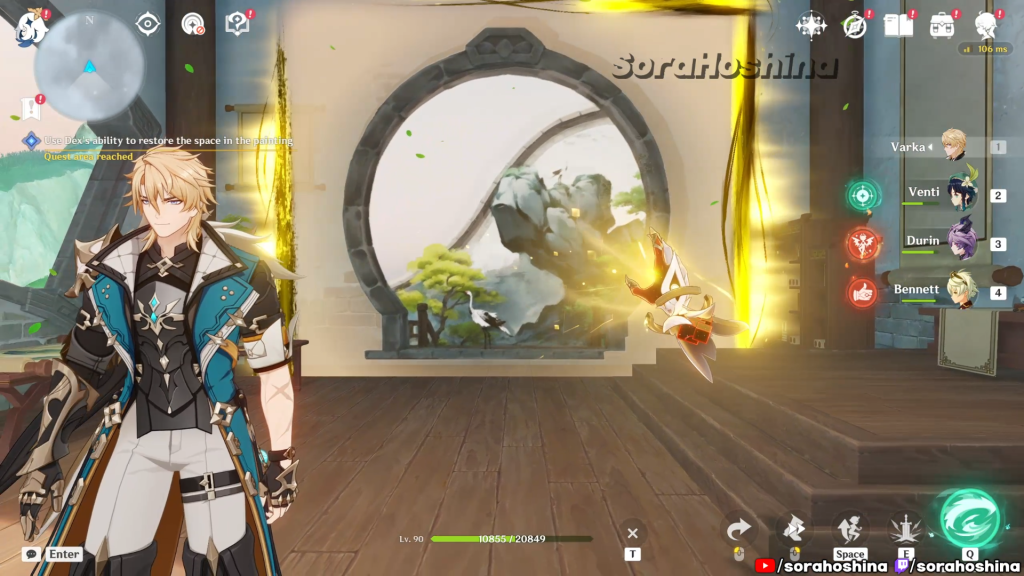Open the compass Events icon
Screen dimensions: 1024x576
point(854,26)
